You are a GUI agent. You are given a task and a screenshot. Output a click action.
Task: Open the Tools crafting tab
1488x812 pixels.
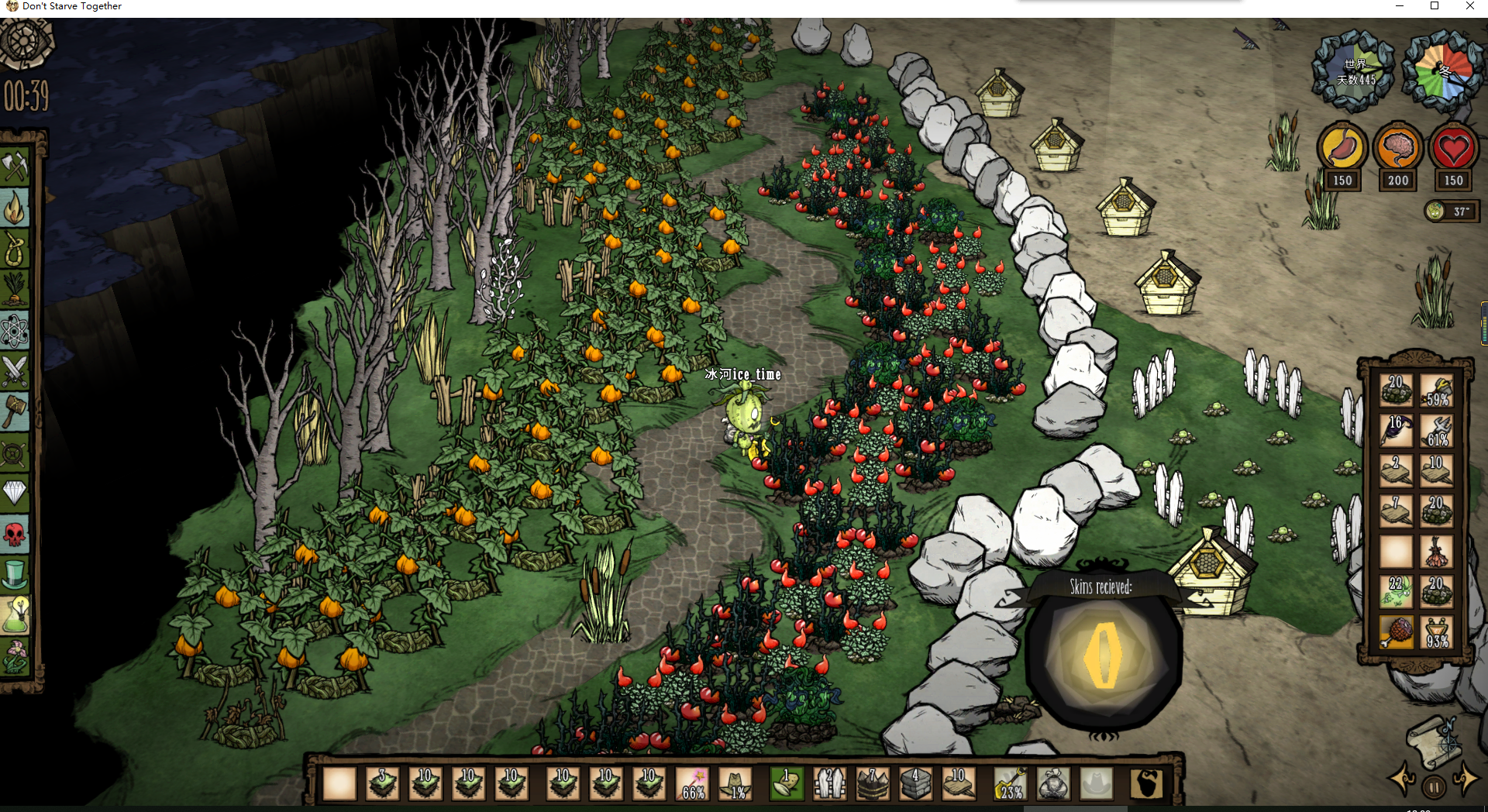point(15,165)
